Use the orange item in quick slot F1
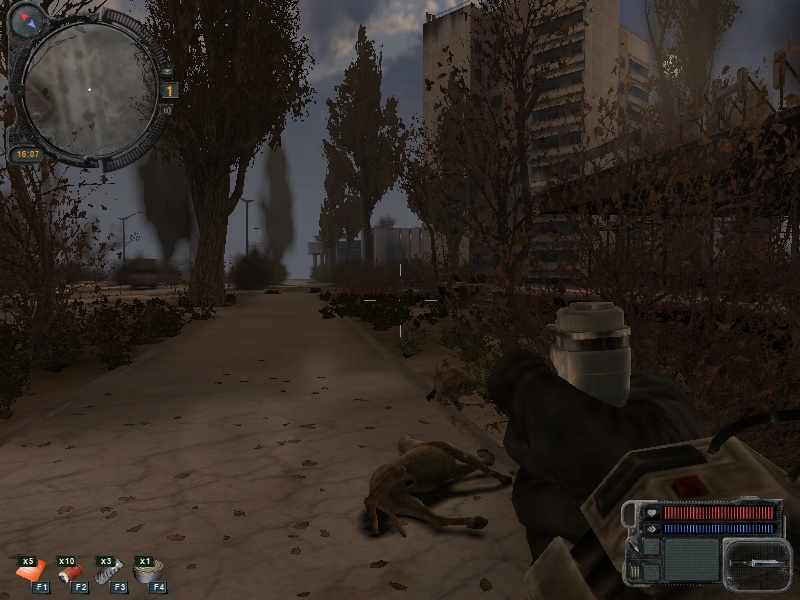 coord(31,574)
